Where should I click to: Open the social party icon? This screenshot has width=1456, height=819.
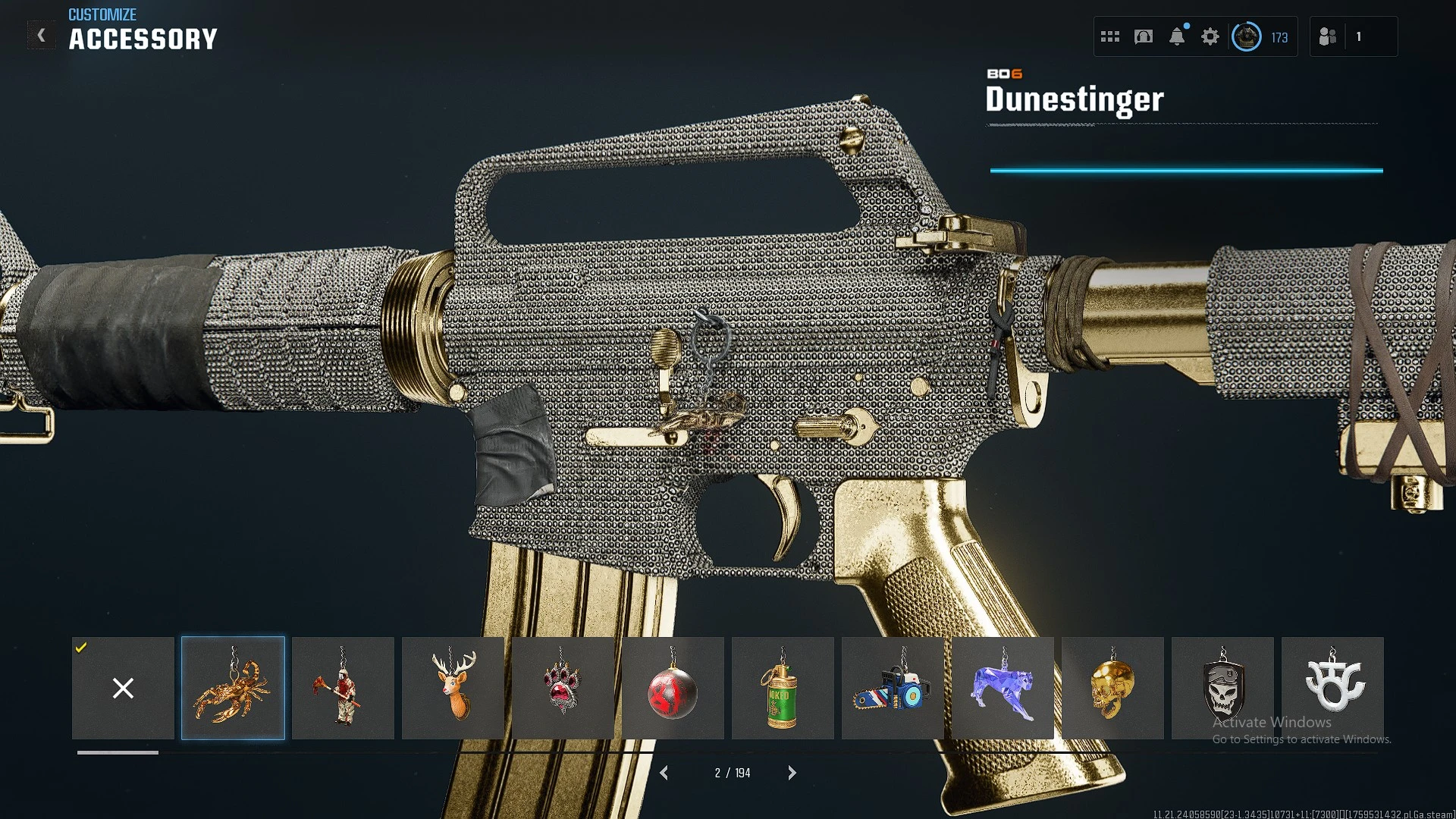(1328, 36)
